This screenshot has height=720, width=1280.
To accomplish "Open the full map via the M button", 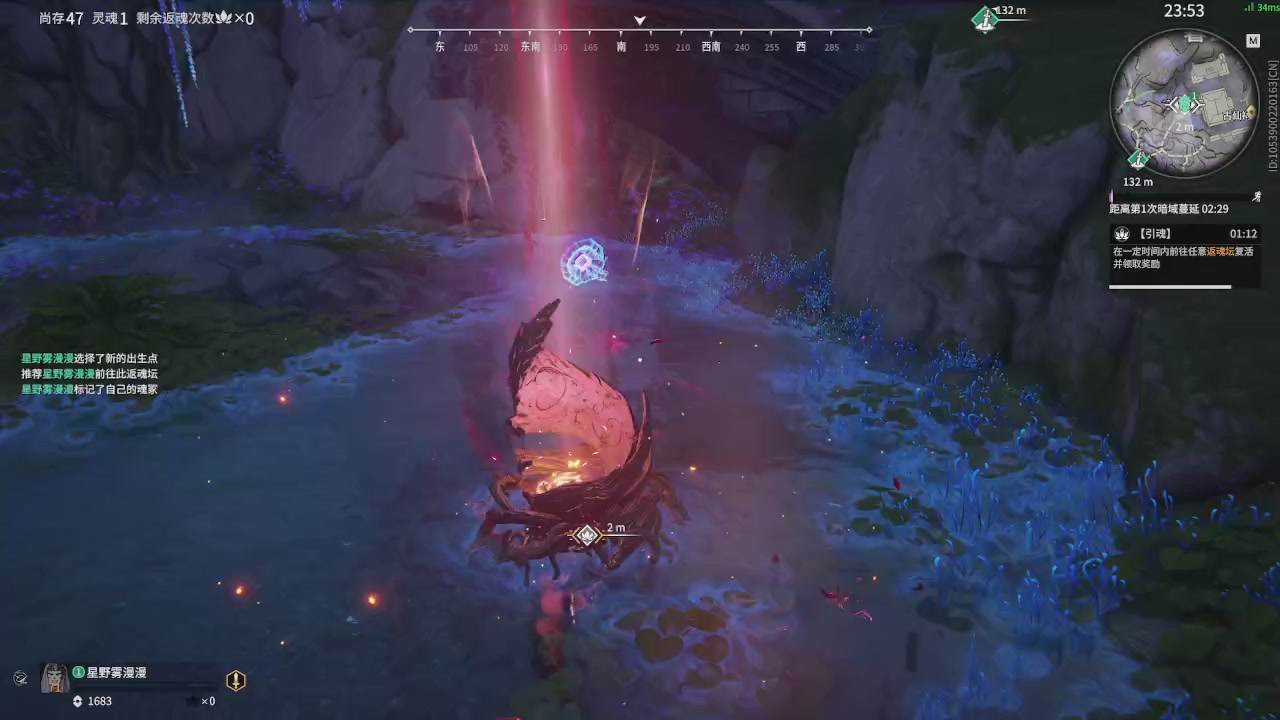I will 1253,41.
